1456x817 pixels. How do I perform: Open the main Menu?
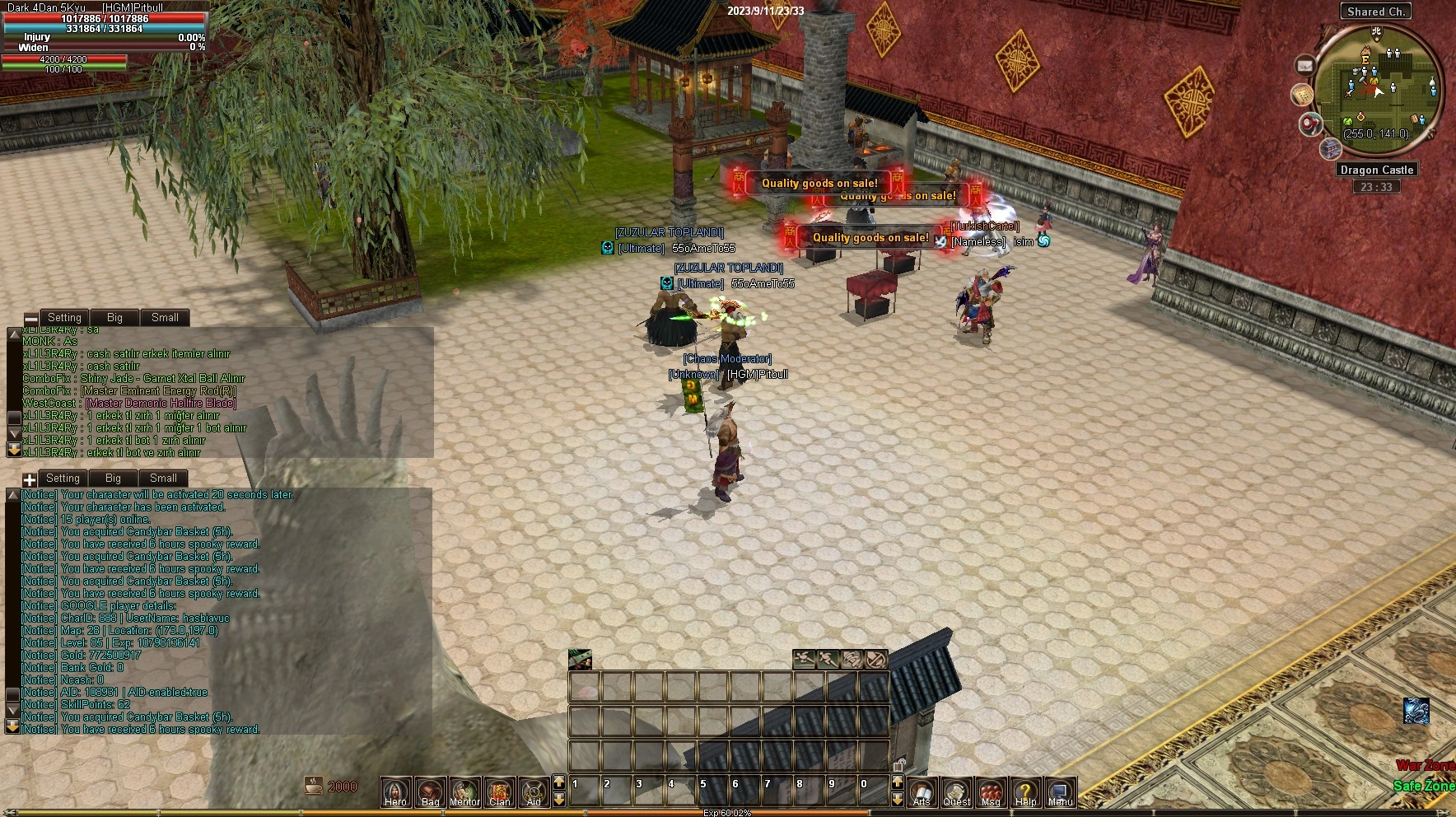[1060, 791]
